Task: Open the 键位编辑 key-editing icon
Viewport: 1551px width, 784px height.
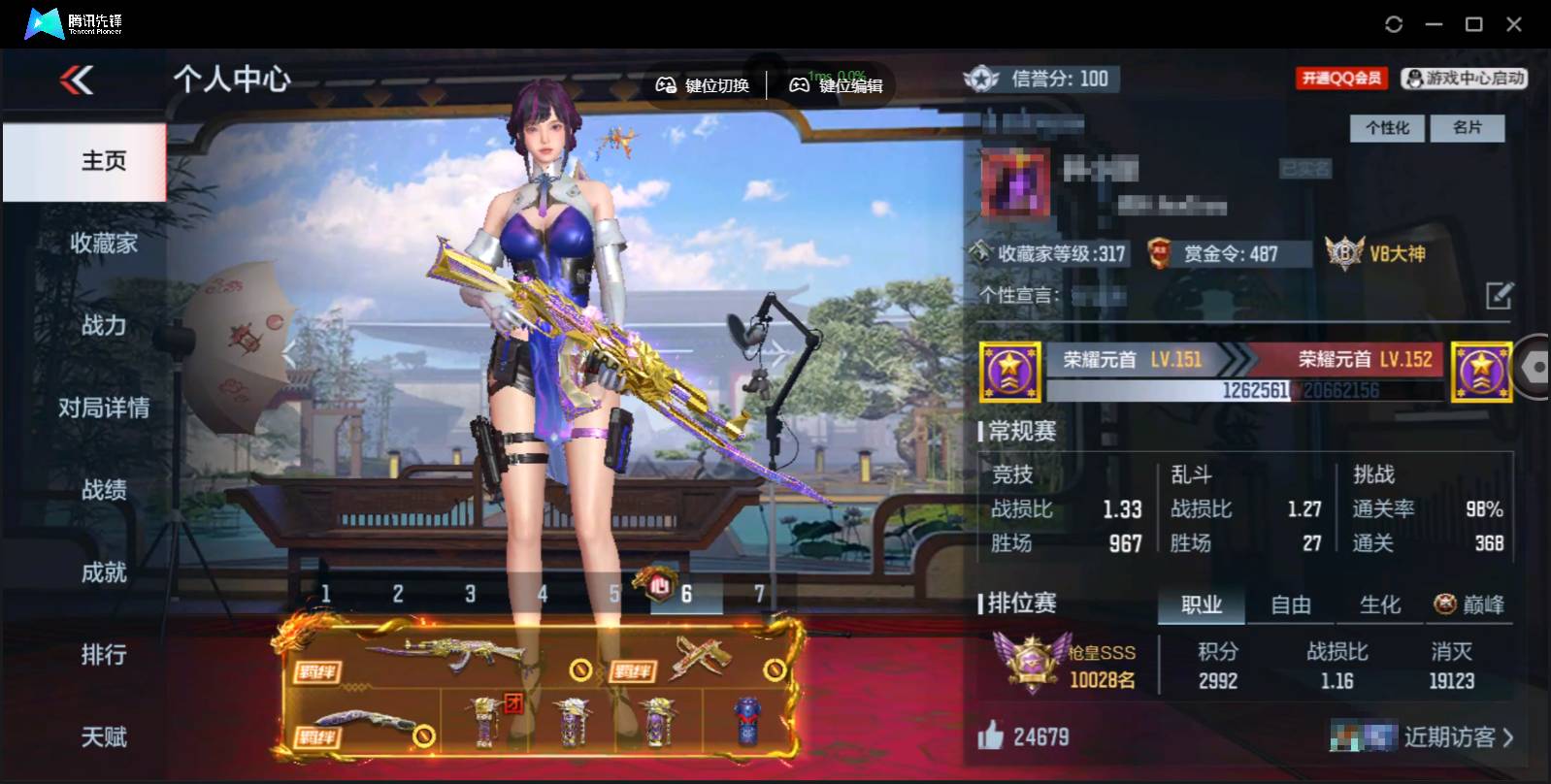Action: coord(798,84)
